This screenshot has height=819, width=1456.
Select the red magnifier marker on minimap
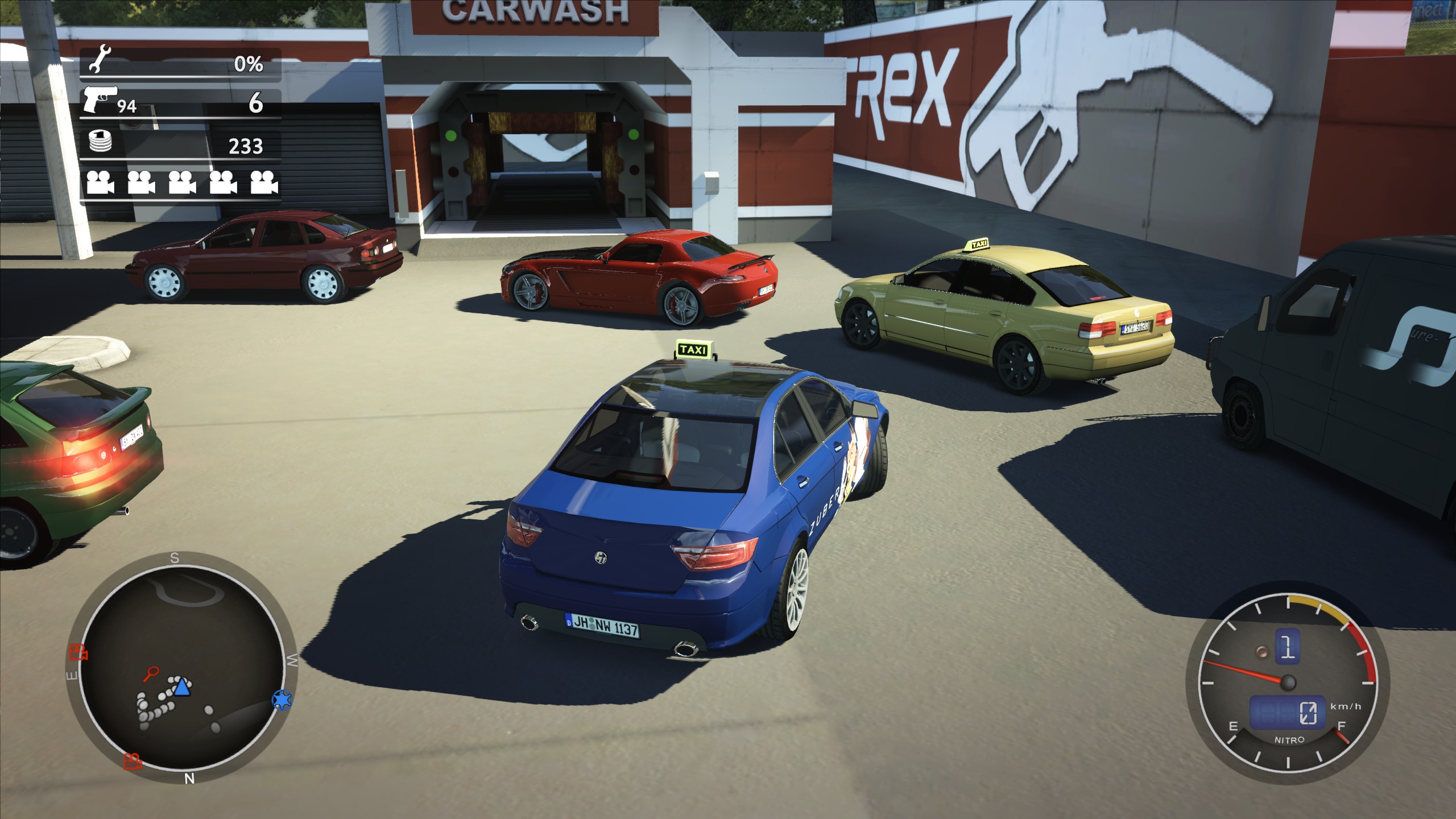coord(151,674)
